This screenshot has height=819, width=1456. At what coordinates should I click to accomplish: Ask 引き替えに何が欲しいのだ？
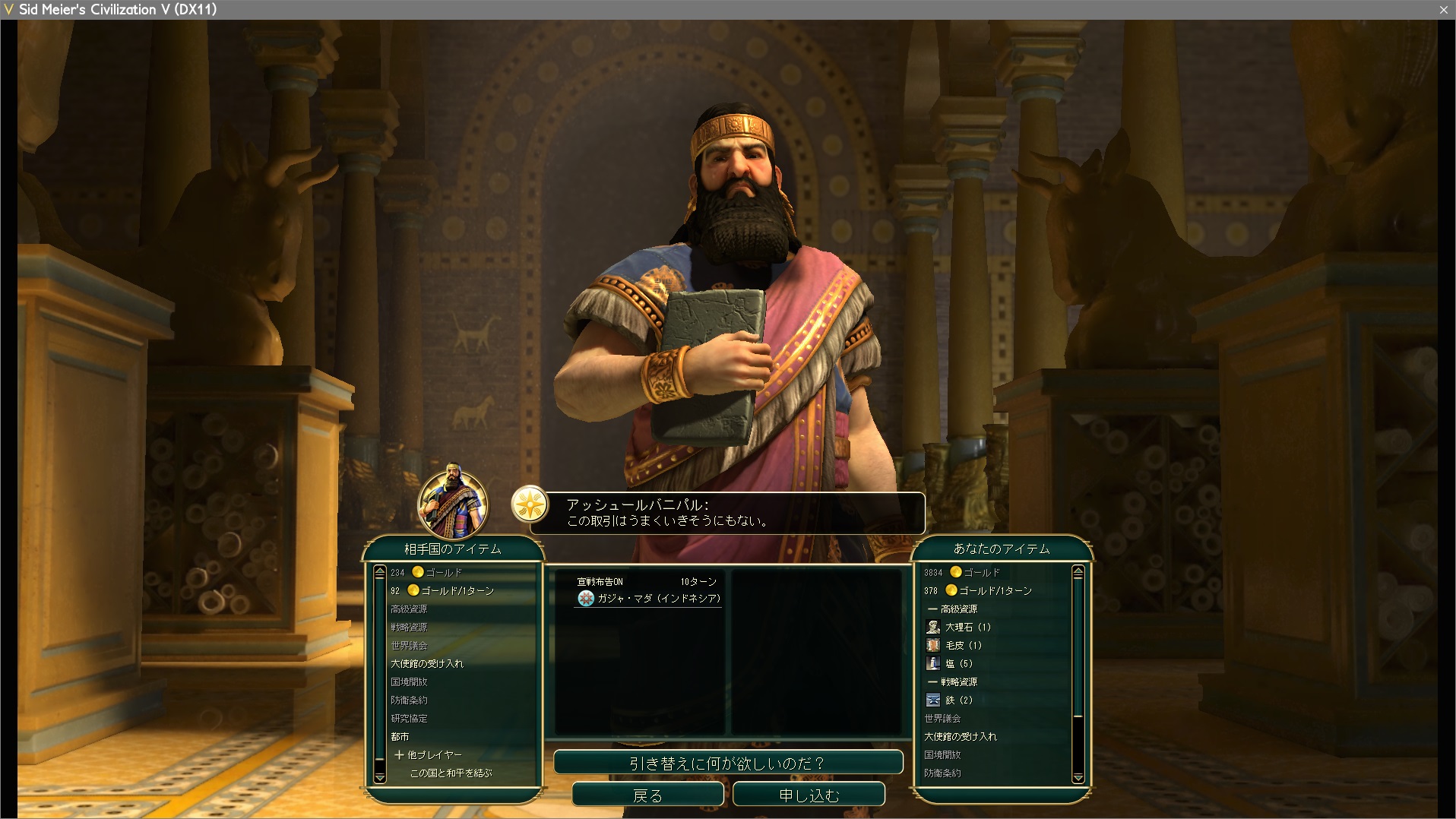click(727, 763)
